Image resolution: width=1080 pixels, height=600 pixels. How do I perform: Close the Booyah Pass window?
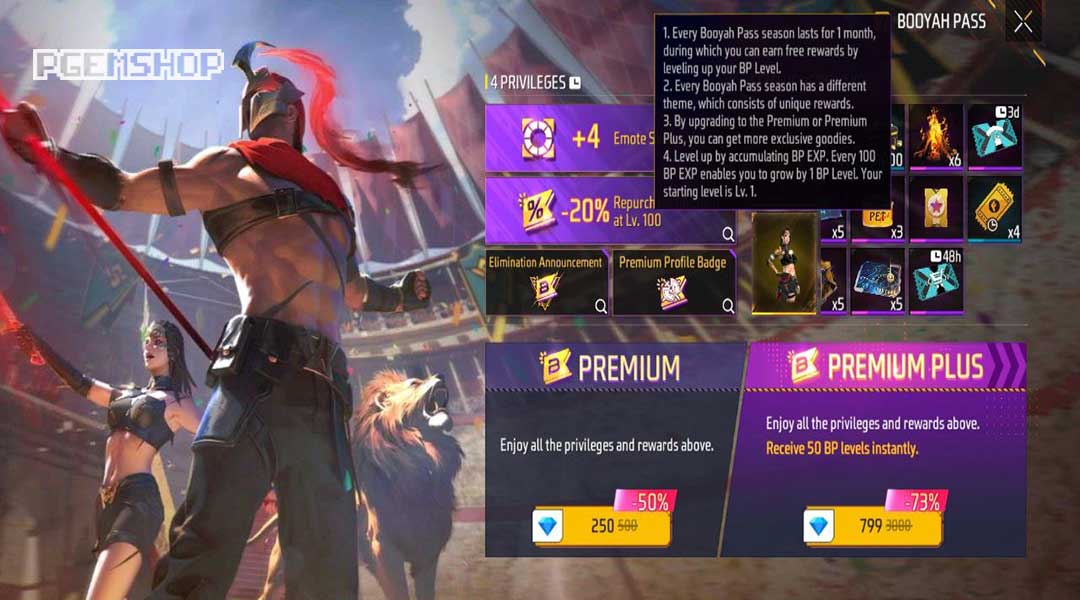(x=1023, y=23)
